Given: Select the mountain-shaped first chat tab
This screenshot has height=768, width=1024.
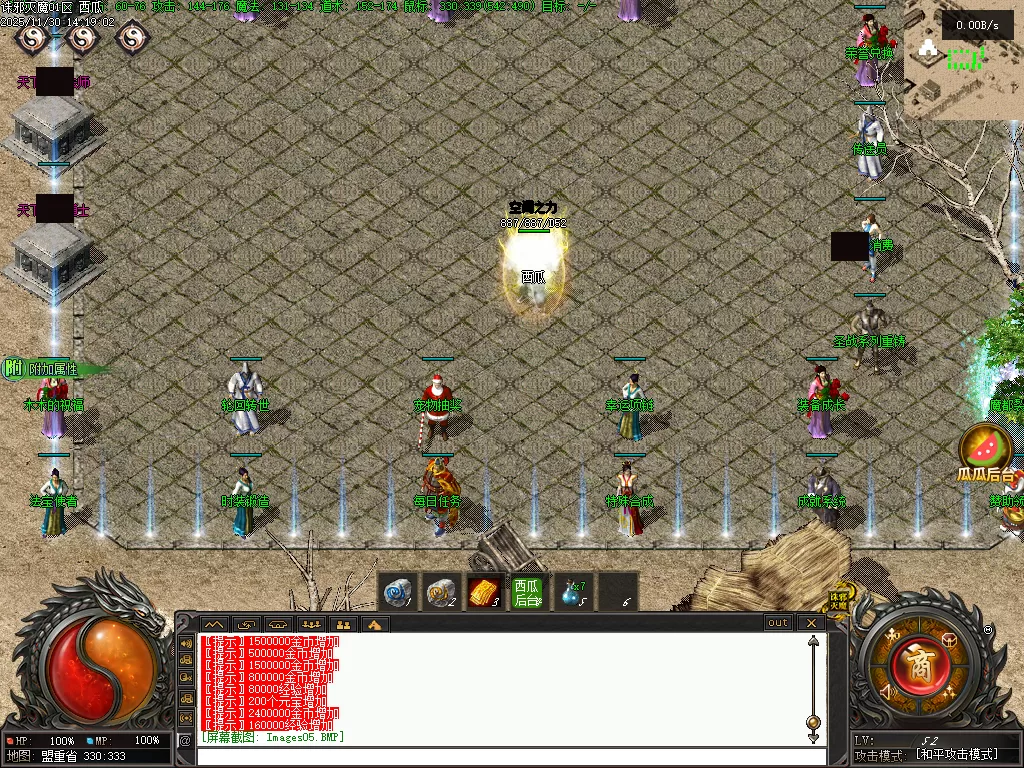Looking at the screenshot, I should 215,624.
